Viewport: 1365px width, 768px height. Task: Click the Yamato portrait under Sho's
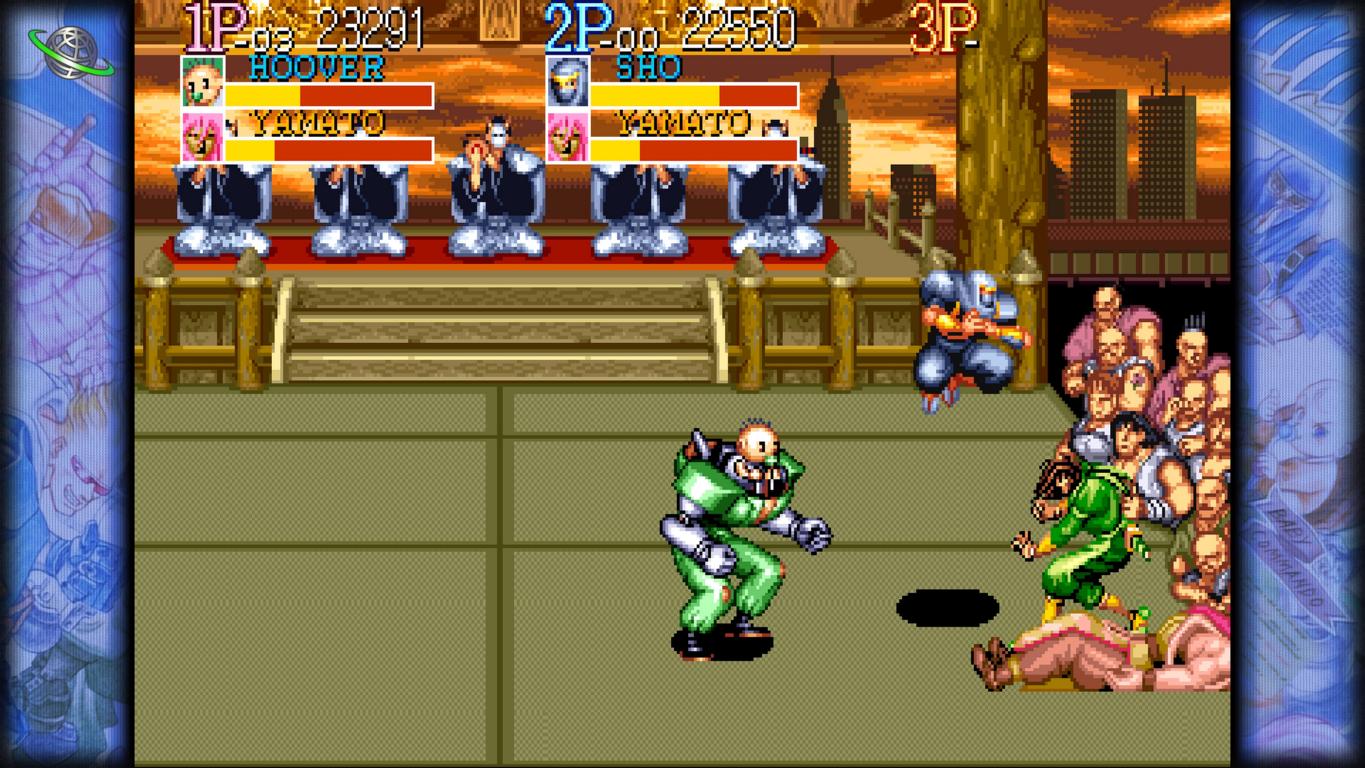566,137
